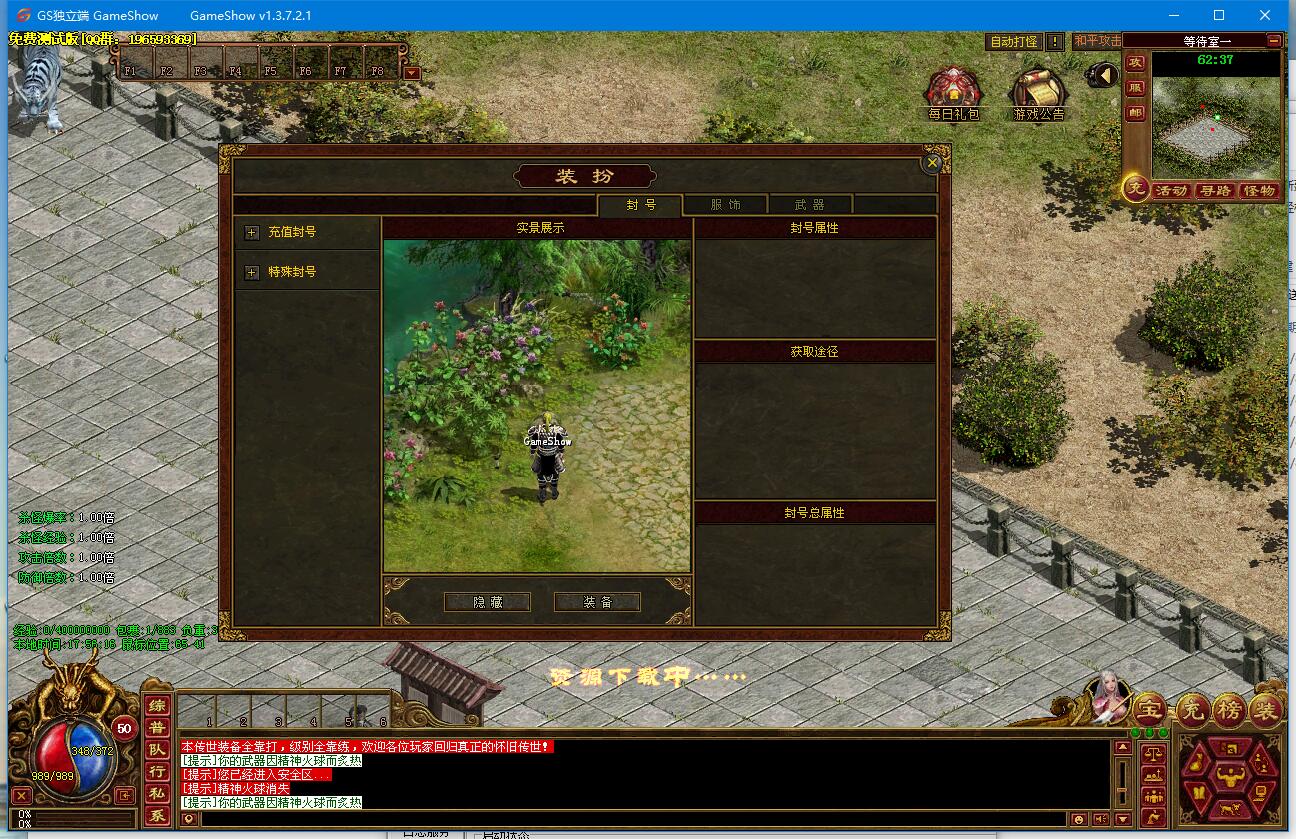Click the 隐藏 button
The height and width of the screenshot is (839, 1296).
[487, 602]
